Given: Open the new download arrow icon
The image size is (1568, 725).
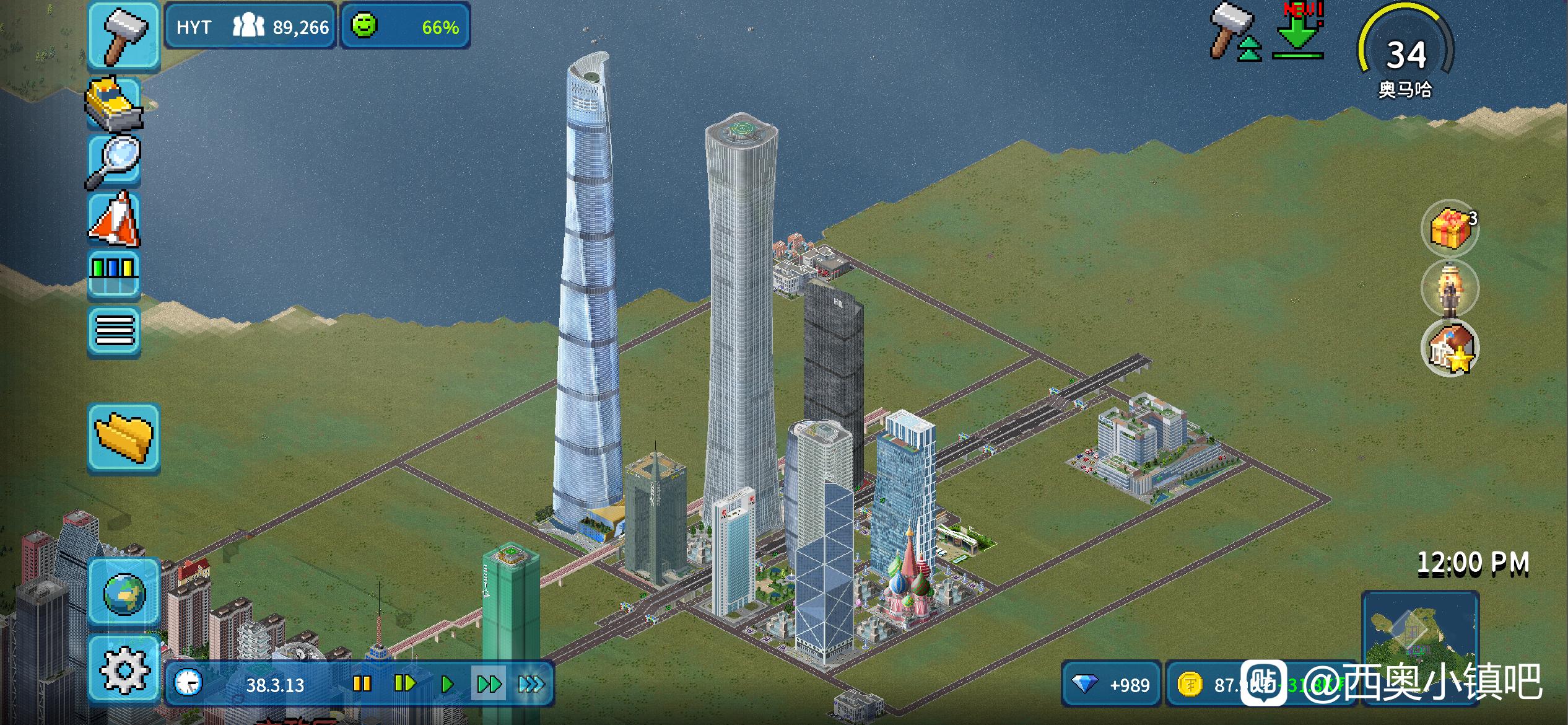Looking at the screenshot, I should click(1299, 32).
